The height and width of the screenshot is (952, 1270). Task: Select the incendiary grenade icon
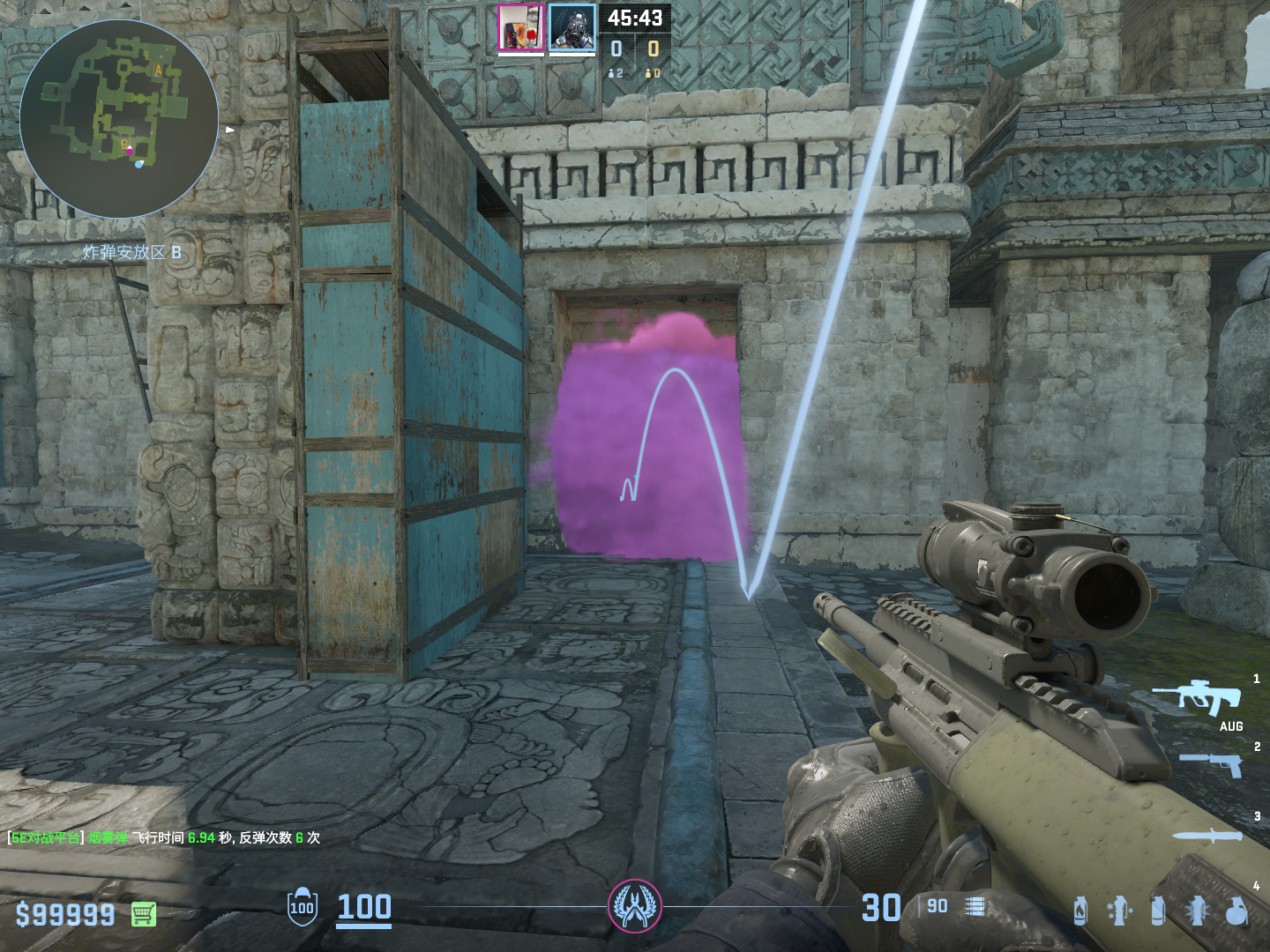pos(1080,911)
